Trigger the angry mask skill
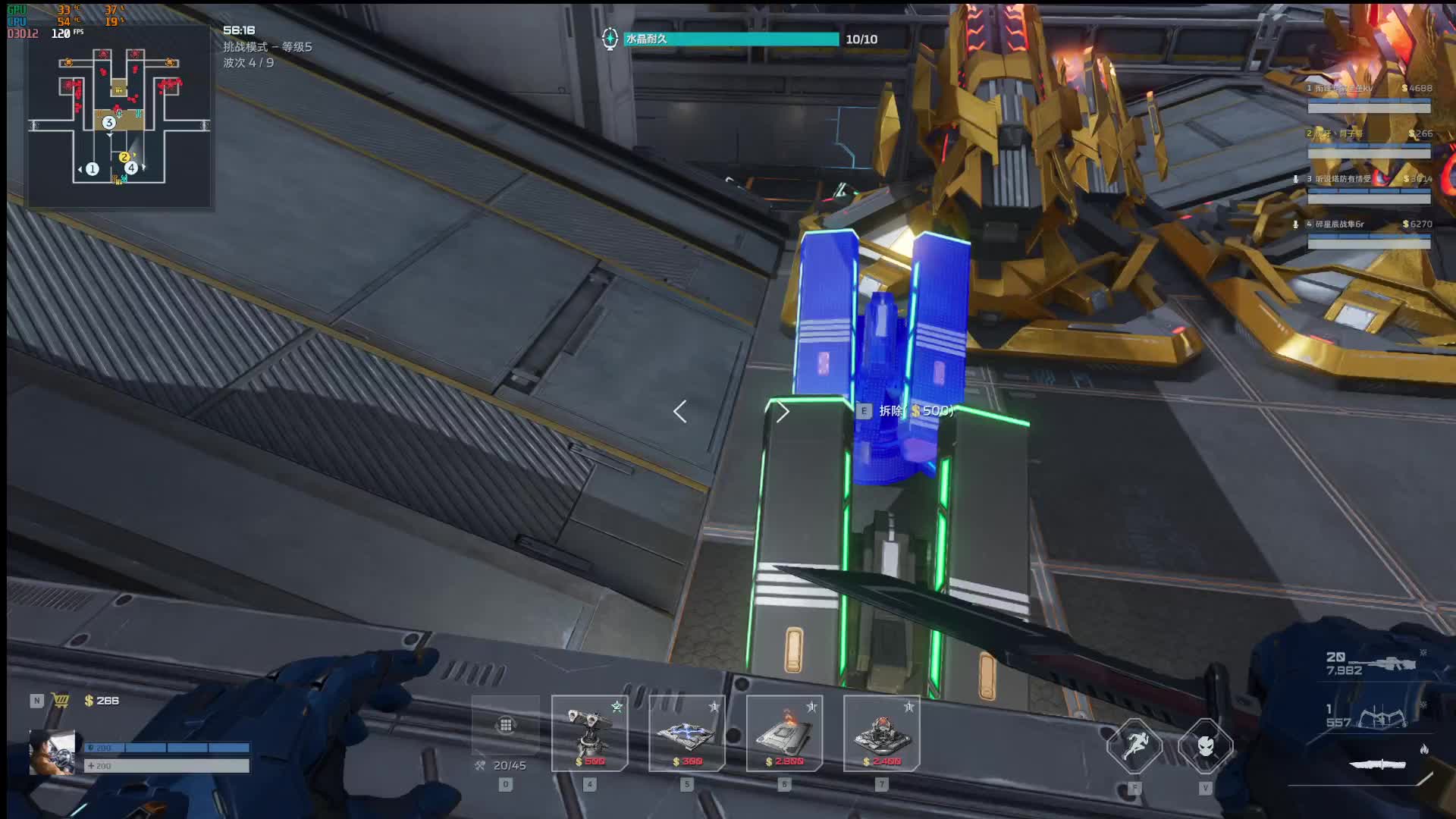Viewport: 1456px width, 819px height. [1206, 746]
